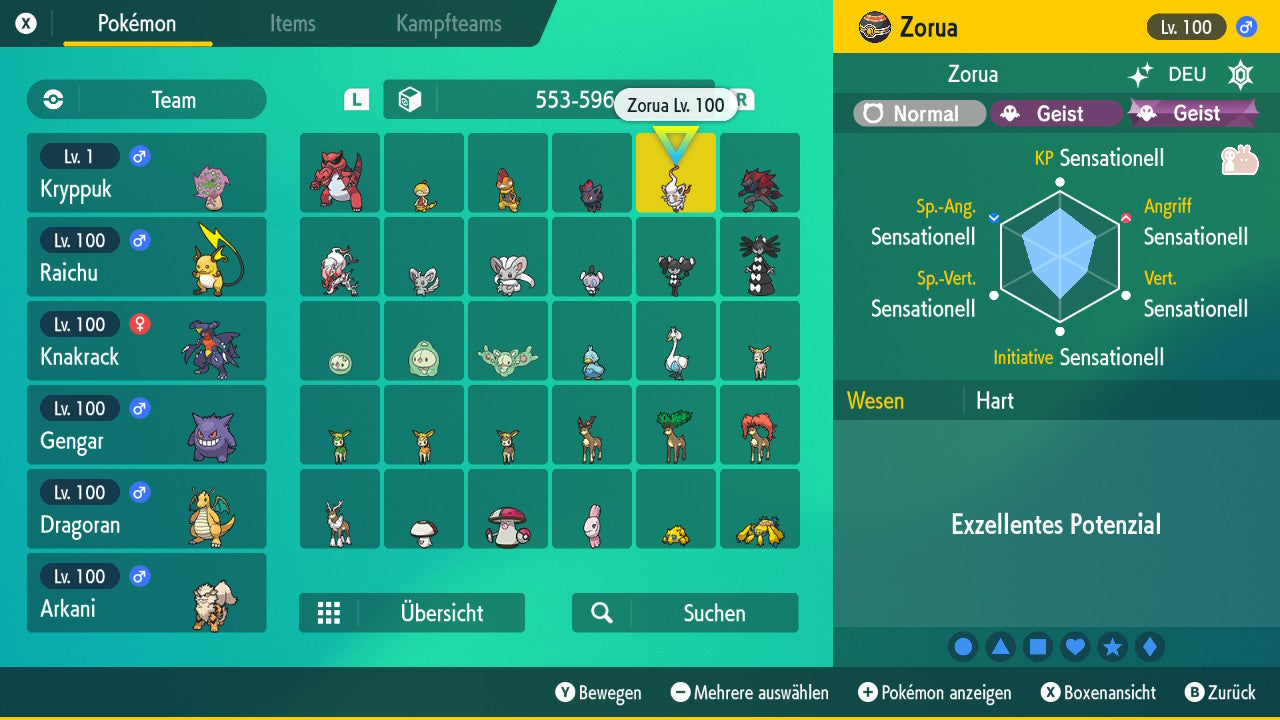Open the Kampfteams tab
The image size is (1280, 720).
click(x=447, y=25)
